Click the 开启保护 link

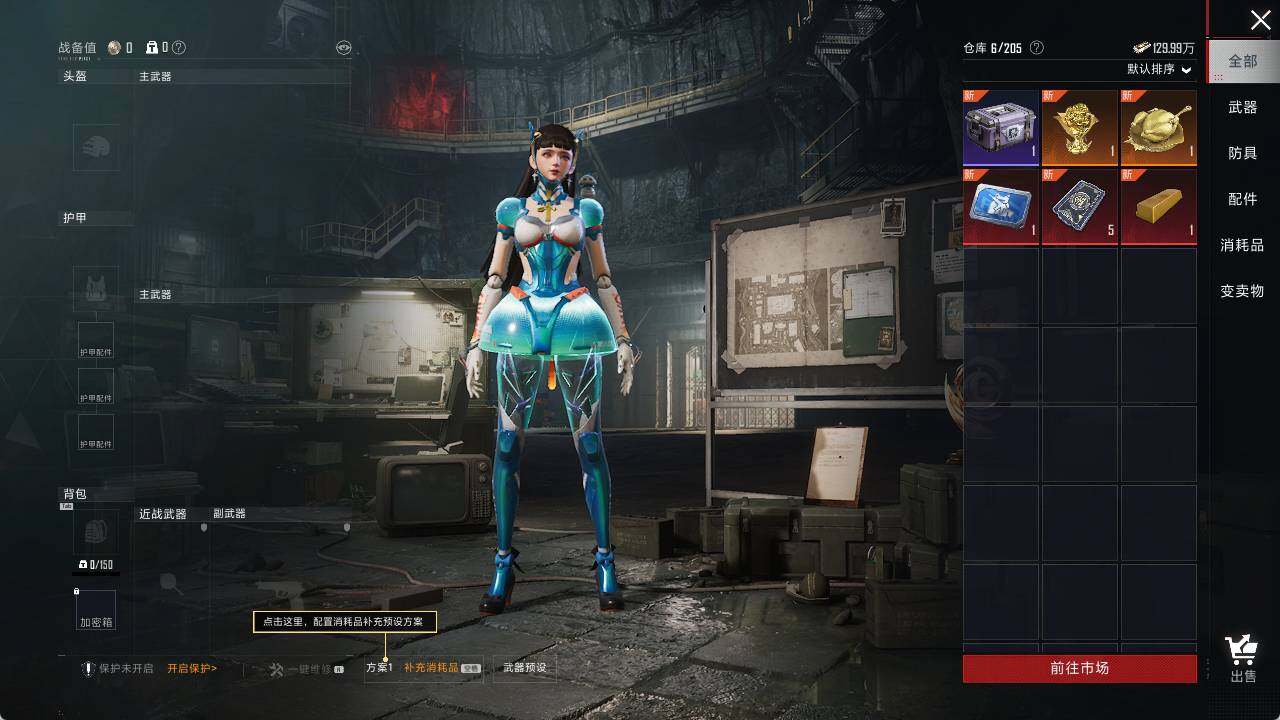(x=192, y=668)
